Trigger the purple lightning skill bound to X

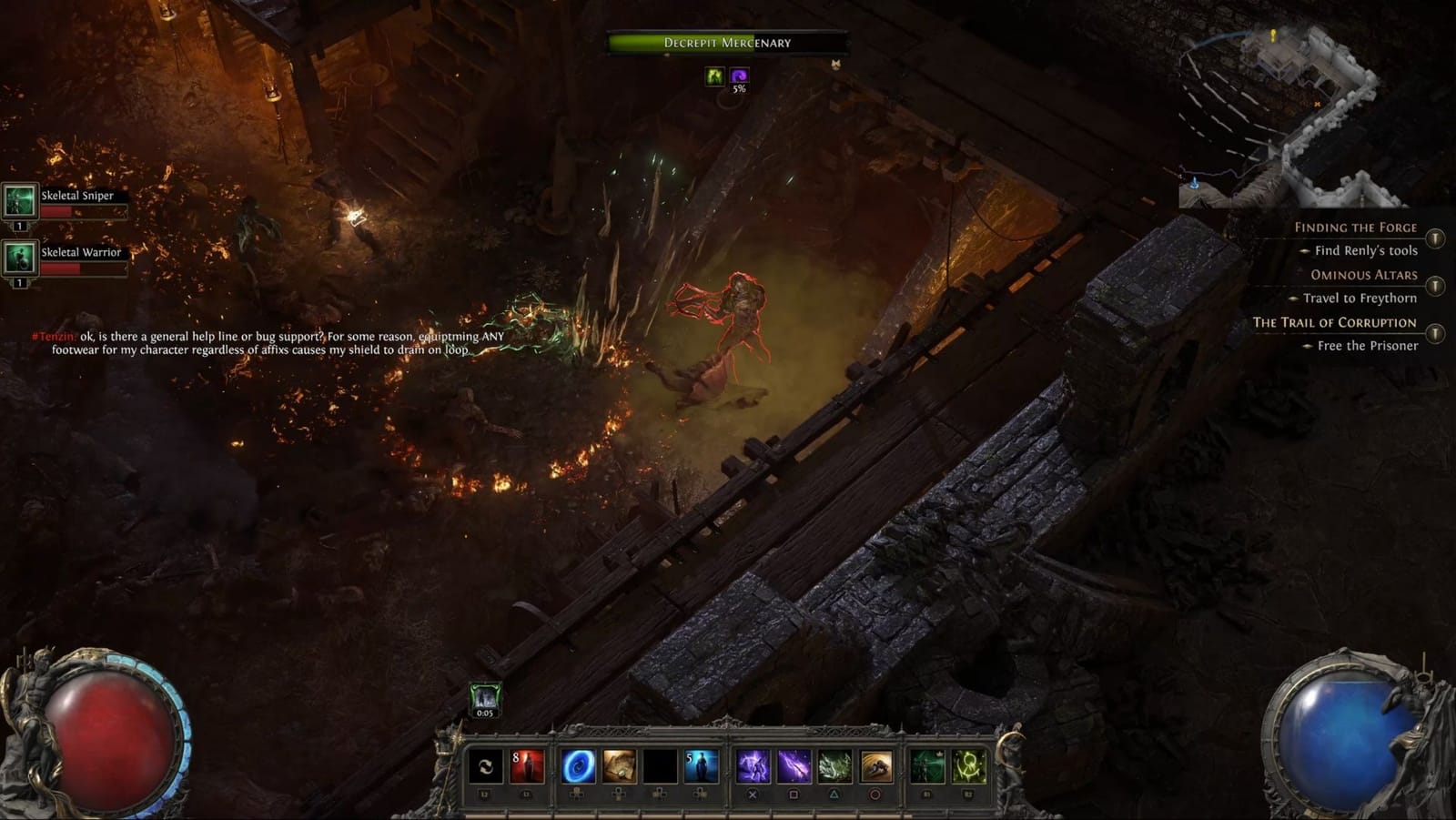pyautogui.click(x=753, y=766)
